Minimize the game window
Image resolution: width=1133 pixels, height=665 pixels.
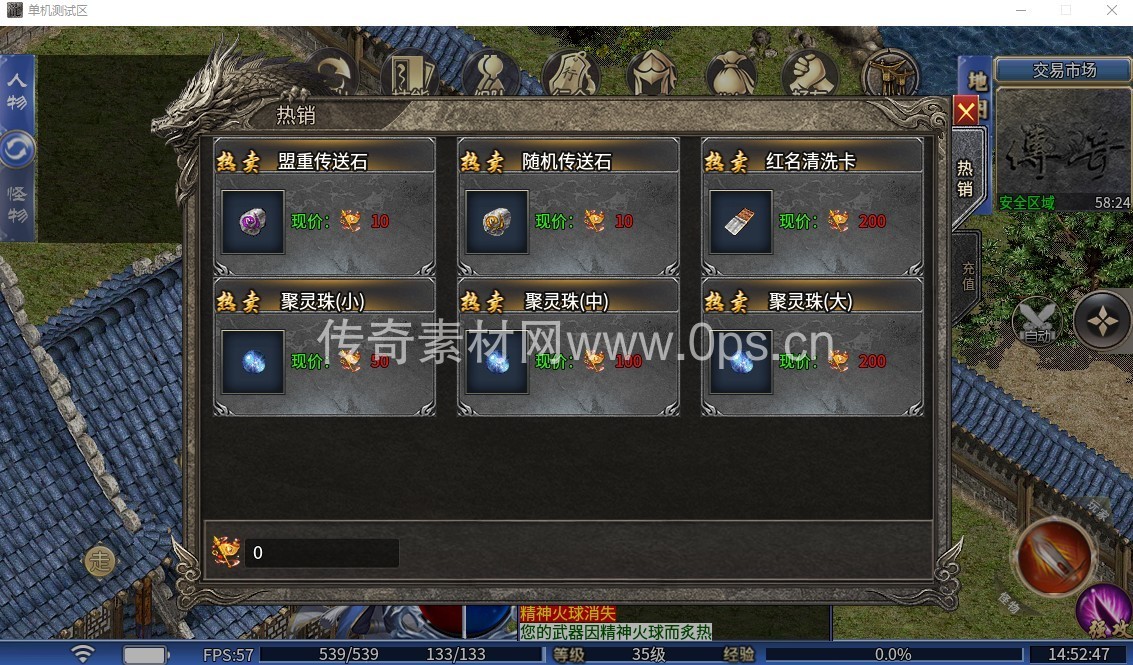[x=1018, y=10]
